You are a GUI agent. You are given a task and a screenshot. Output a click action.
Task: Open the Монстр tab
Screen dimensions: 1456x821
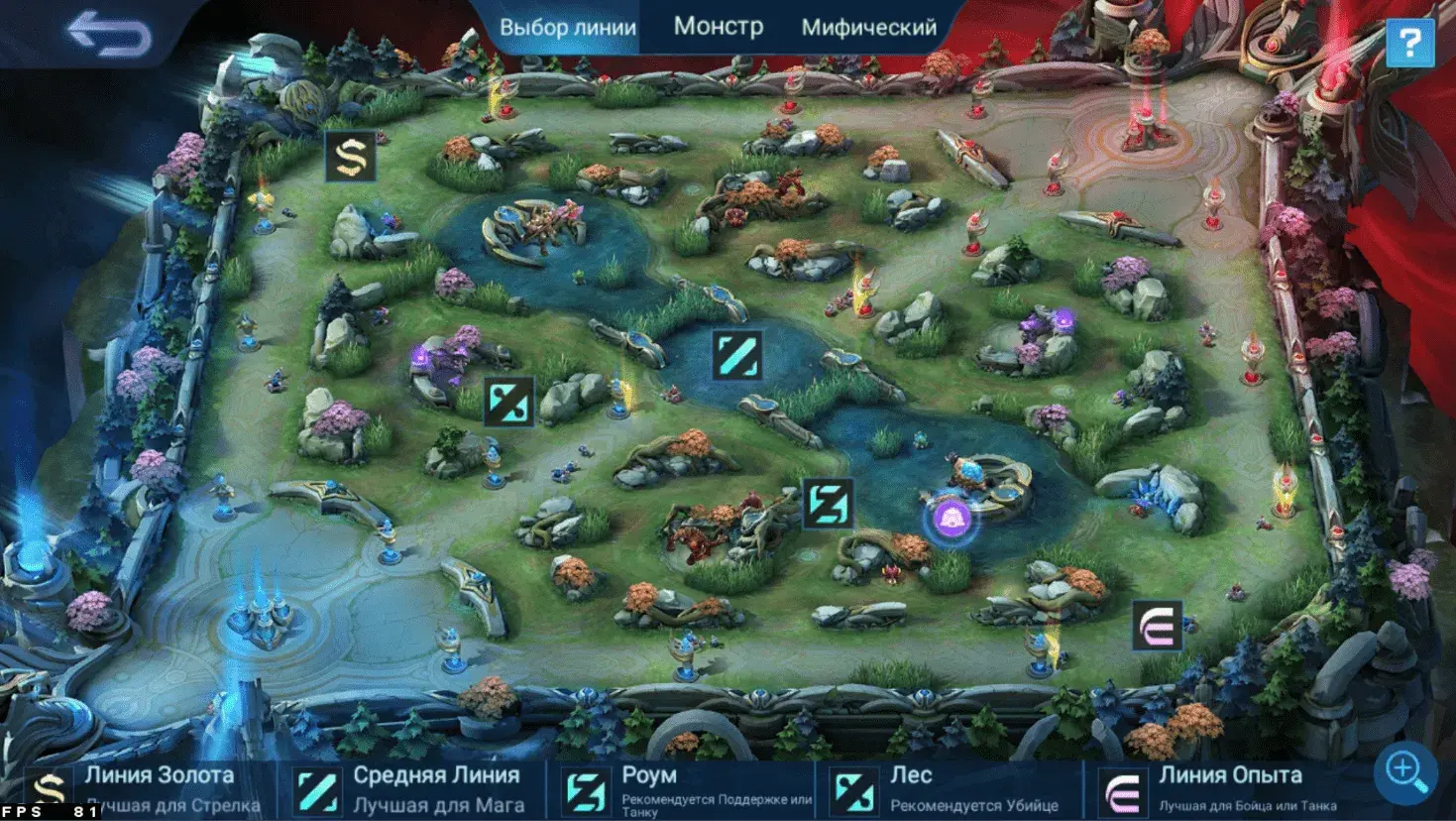pyautogui.click(x=719, y=27)
